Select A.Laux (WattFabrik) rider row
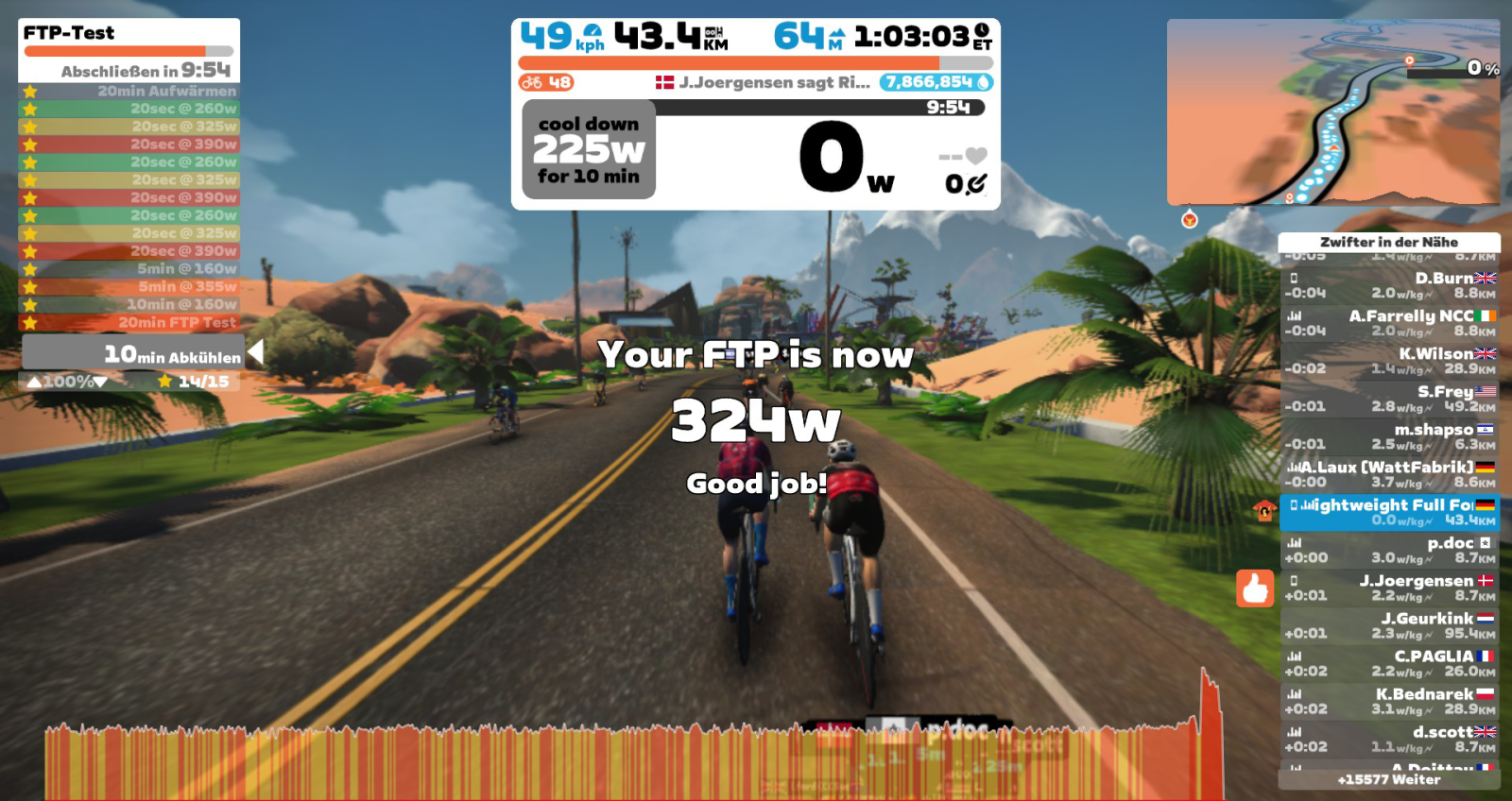Image resolution: width=1512 pixels, height=801 pixels. point(1388,474)
